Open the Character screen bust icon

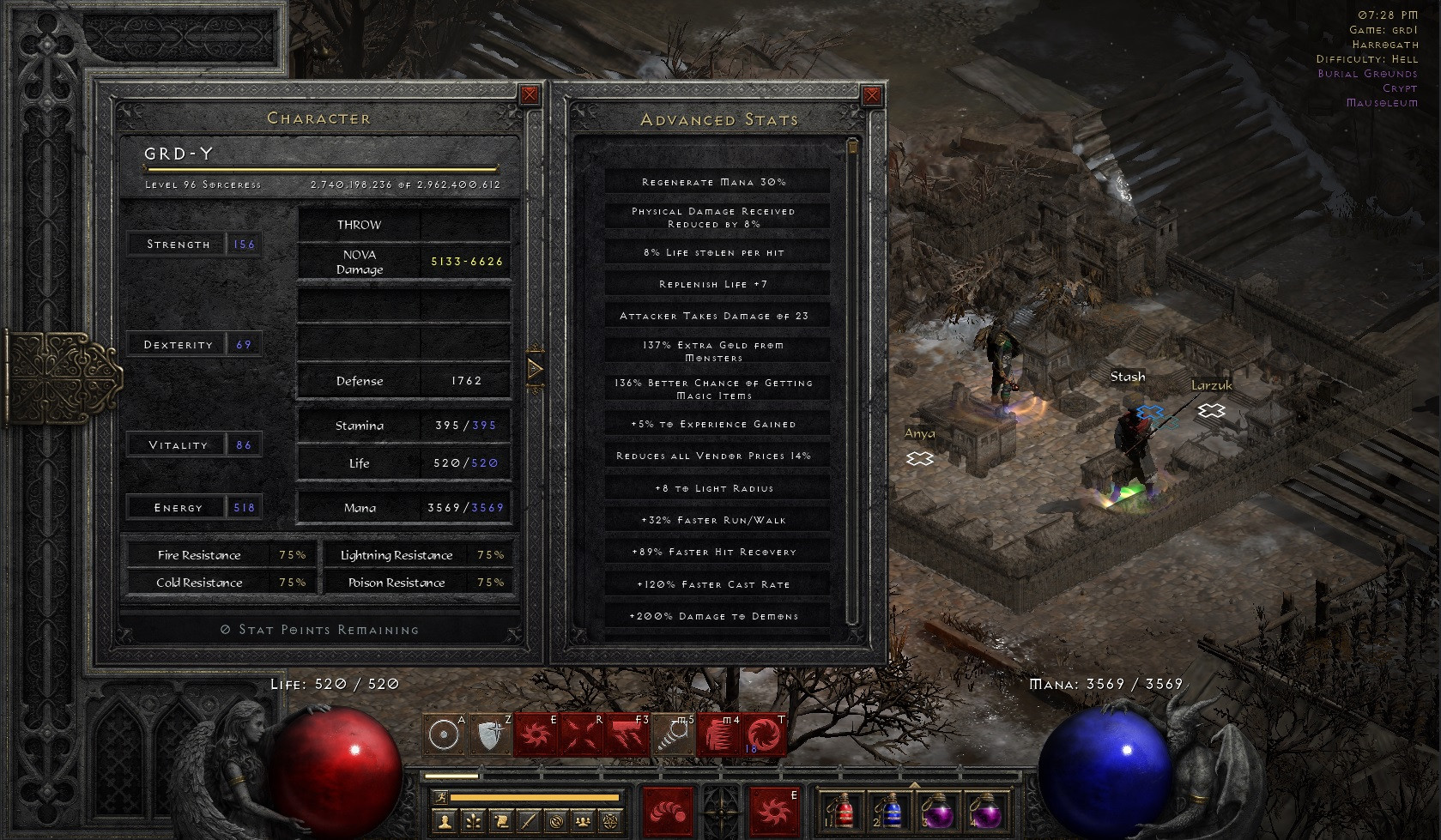(445, 822)
